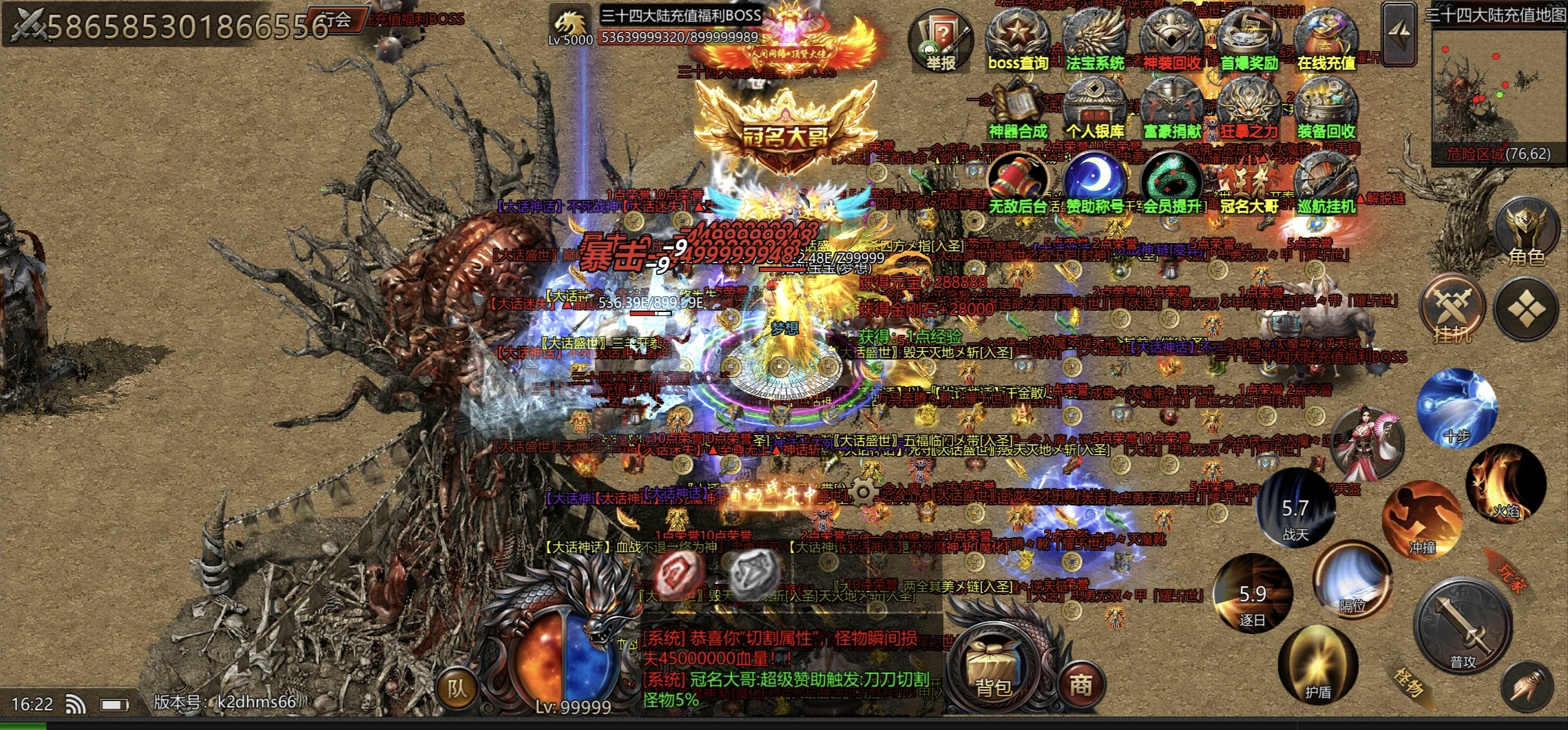Open the 个人银库 personal vault
The height and width of the screenshot is (730, 1568).
(x=1095, y=109)
